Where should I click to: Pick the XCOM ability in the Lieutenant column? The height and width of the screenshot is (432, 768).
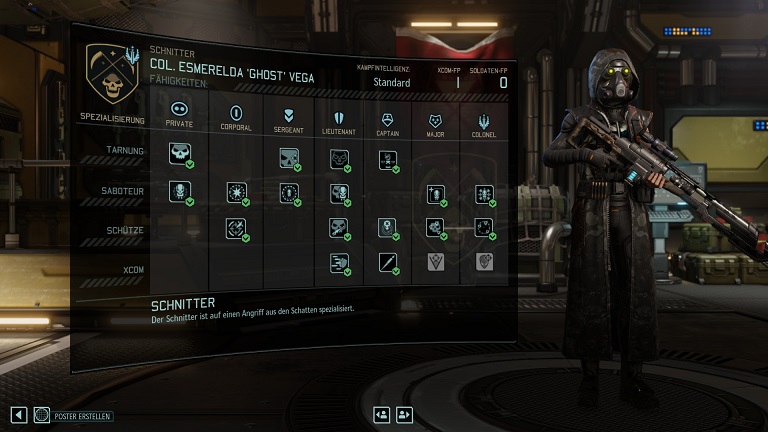(x=339, y=263)
